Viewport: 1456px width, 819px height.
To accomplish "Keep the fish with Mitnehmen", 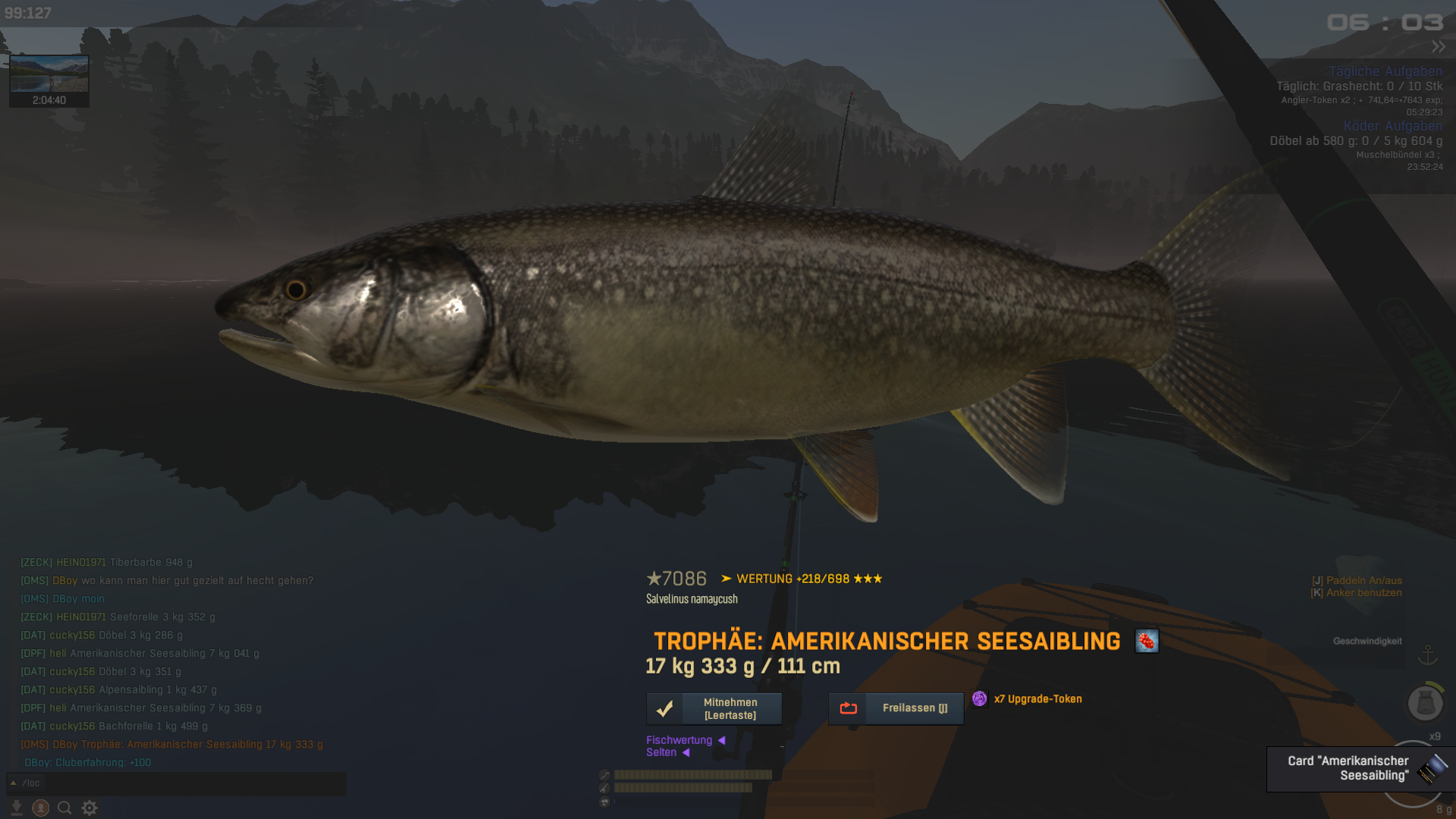I will pos(714,708).
